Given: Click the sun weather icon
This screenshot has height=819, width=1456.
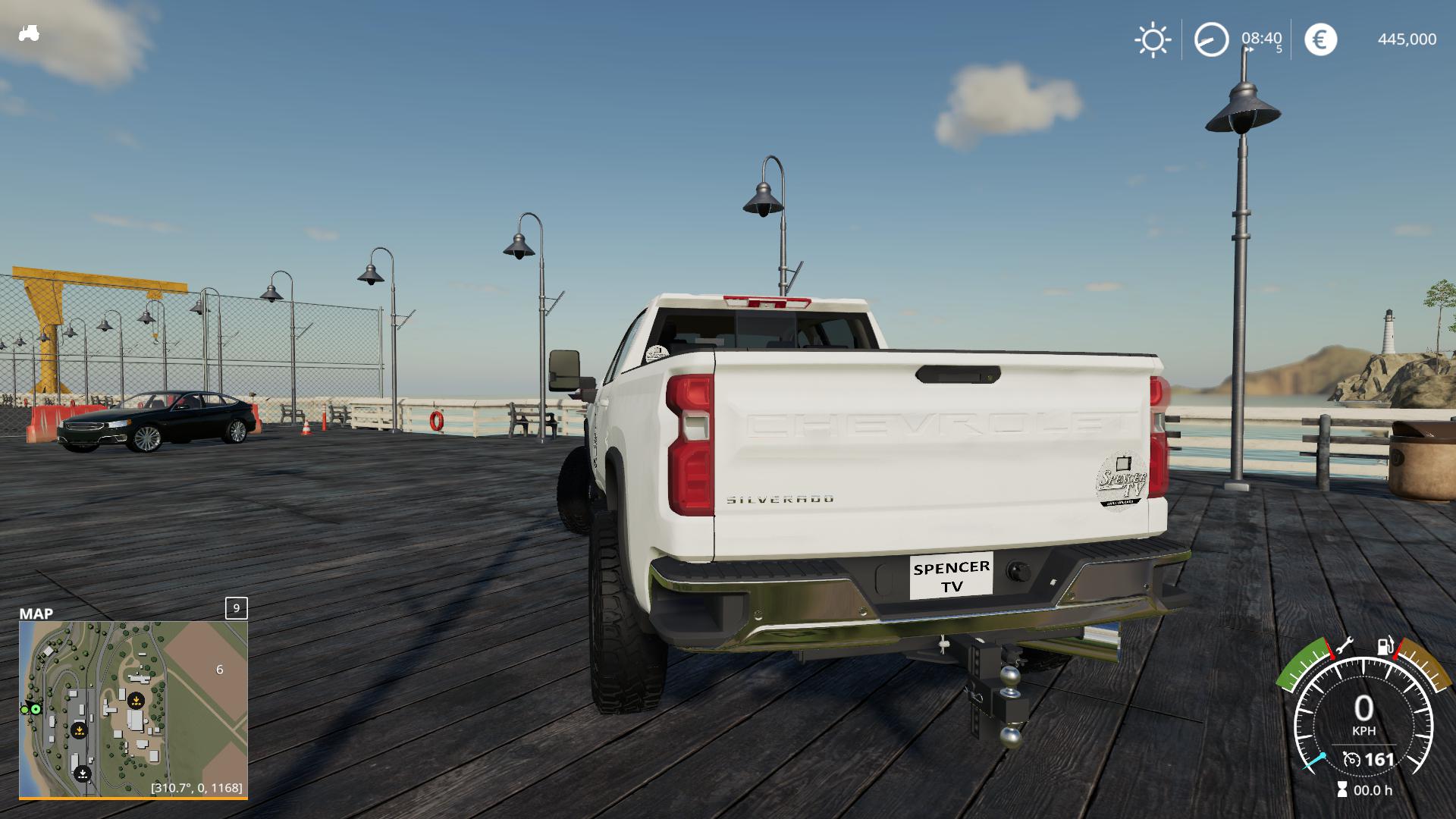Looking at the screenshot, I should (1153, 39).
